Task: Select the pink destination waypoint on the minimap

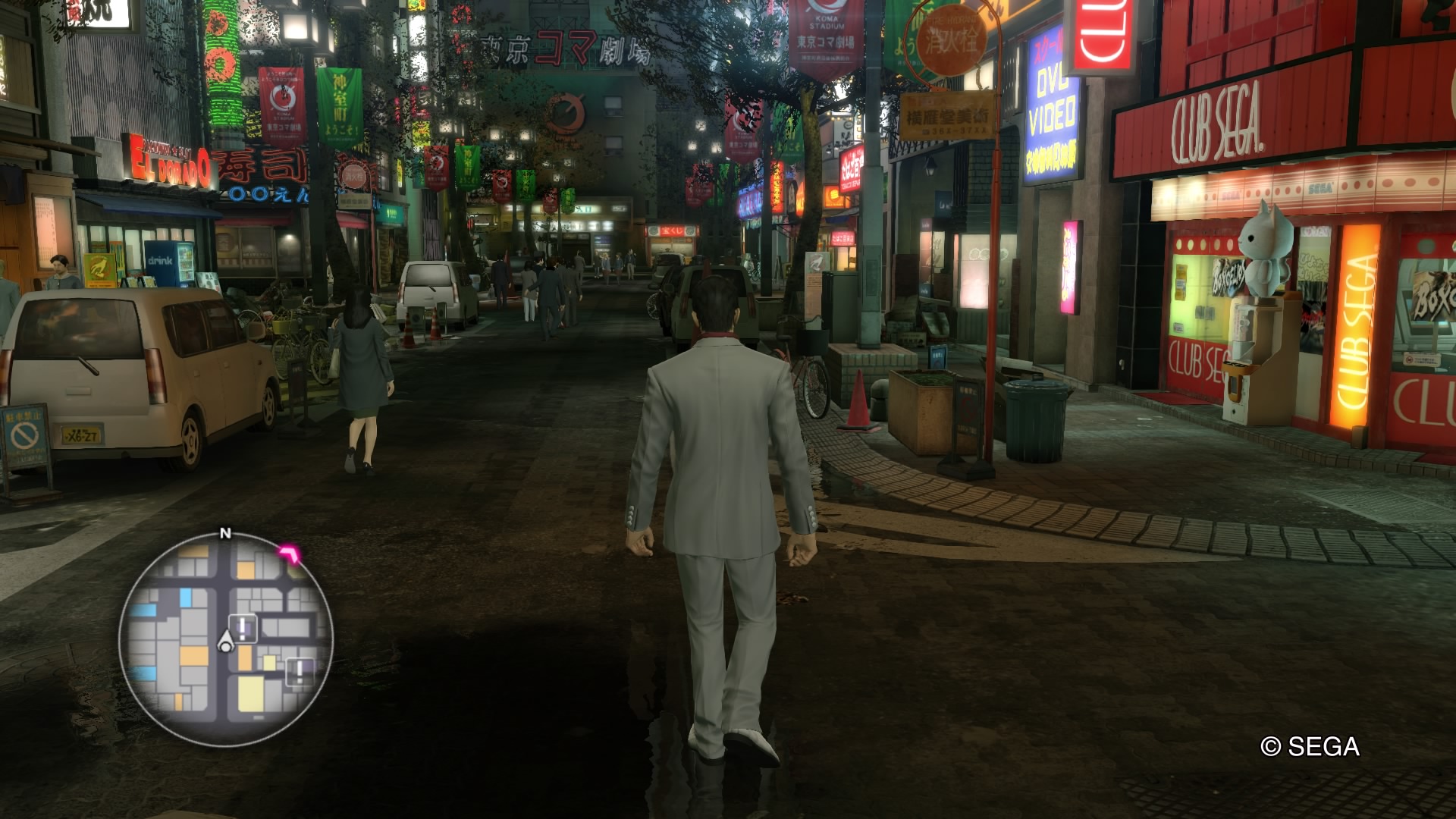Action: 289,553
